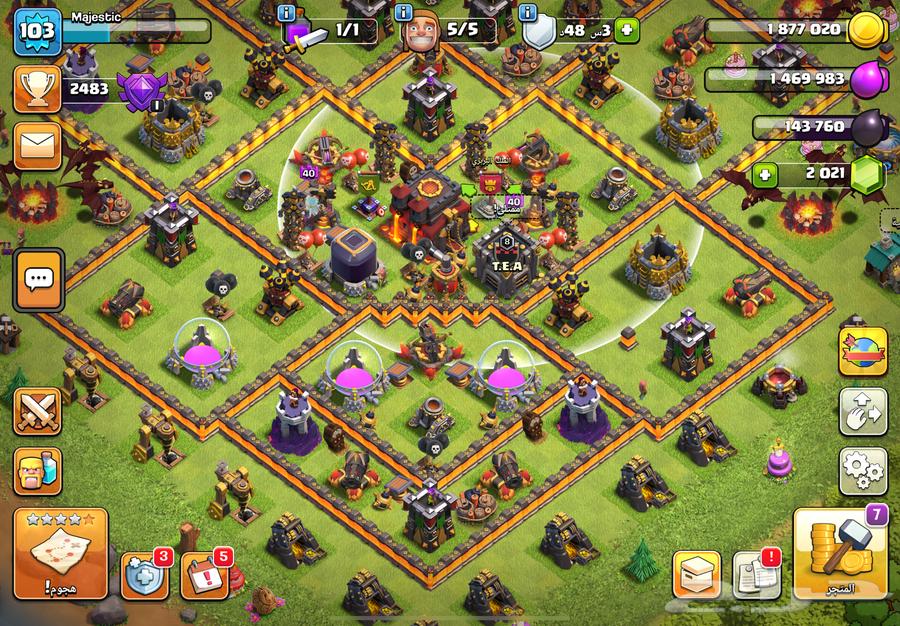The height and width of the screenshot is (626, 900).
Task: Open the army overview barbarian button
Action: [x=37, y=470]
